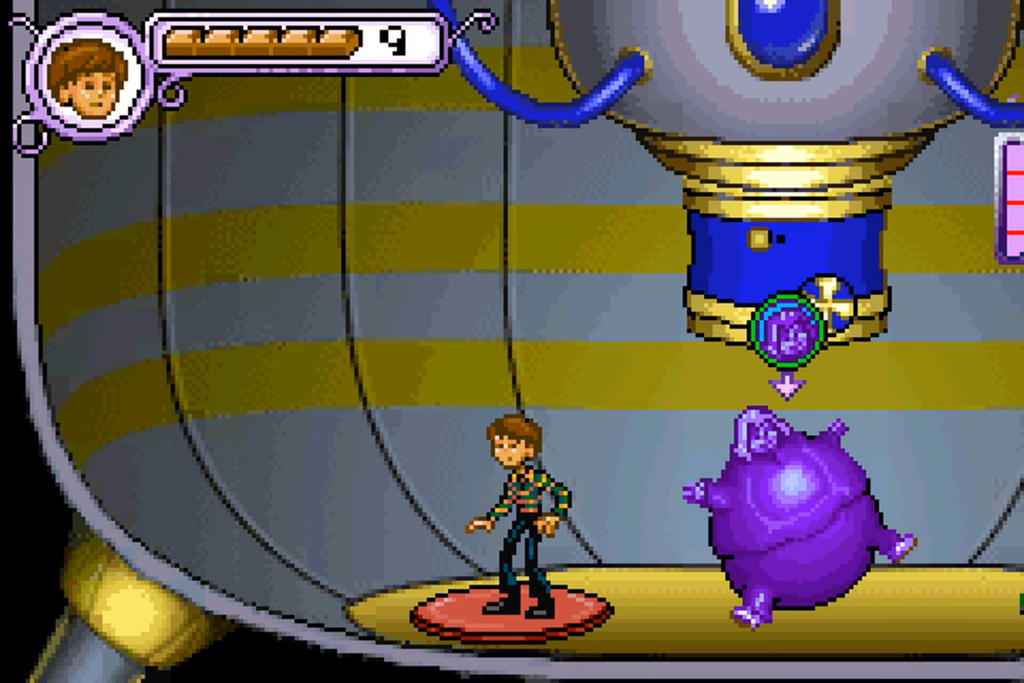Click Charlie's character portrait icon
This screenshot has height=683, width=1024.
(x=90, y=78)
